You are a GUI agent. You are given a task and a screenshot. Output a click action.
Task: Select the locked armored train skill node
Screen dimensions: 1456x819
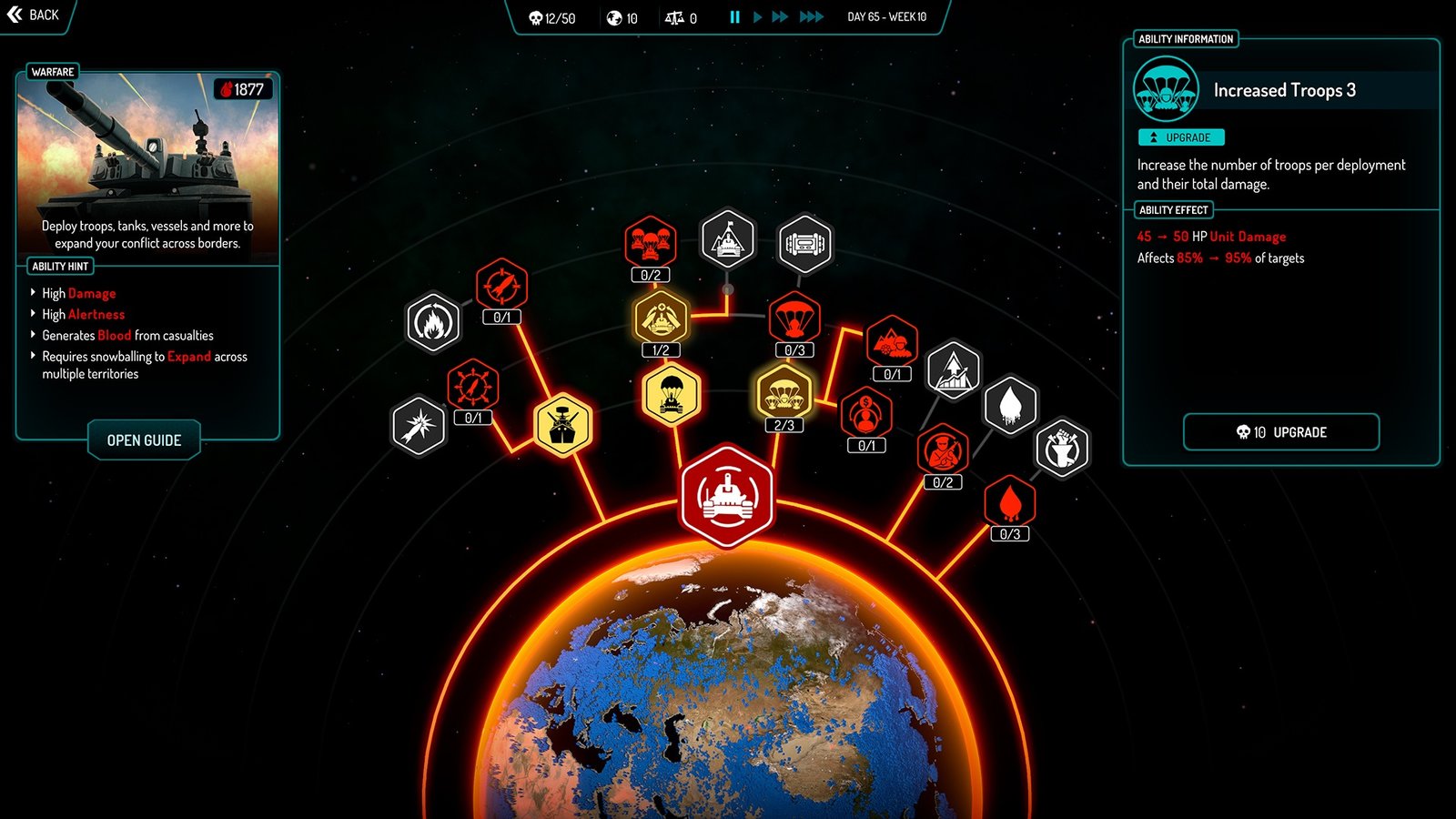(x=804, y=243)
